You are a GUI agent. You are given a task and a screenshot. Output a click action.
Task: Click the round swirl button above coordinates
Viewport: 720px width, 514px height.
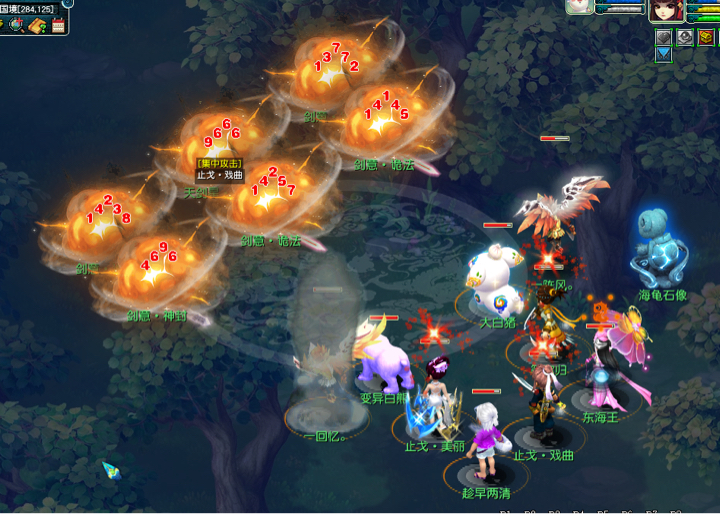[68, 3]
